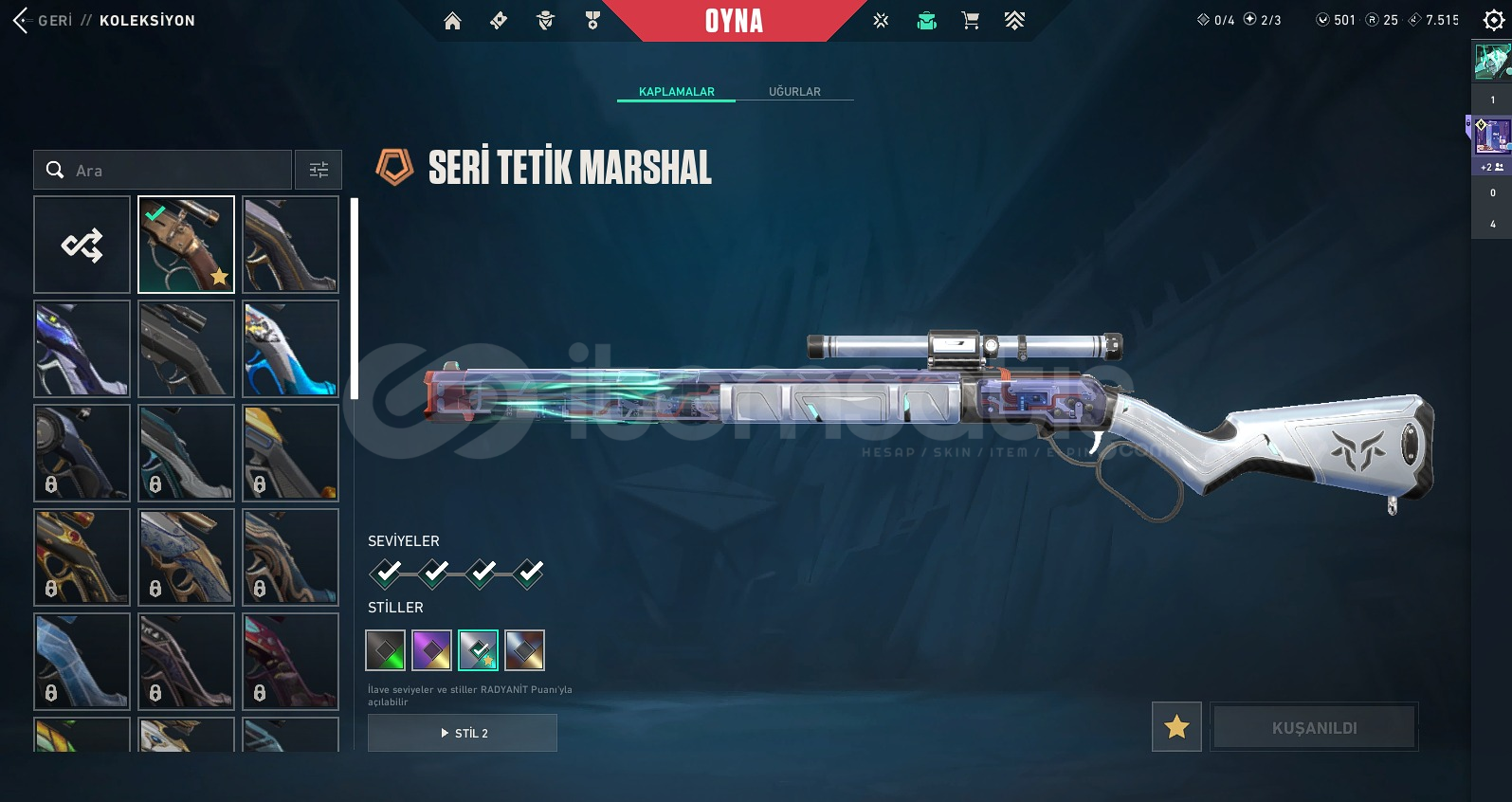Open the player card avatar at top right
Screen dimensions: 1512x802
point(1491,62)
